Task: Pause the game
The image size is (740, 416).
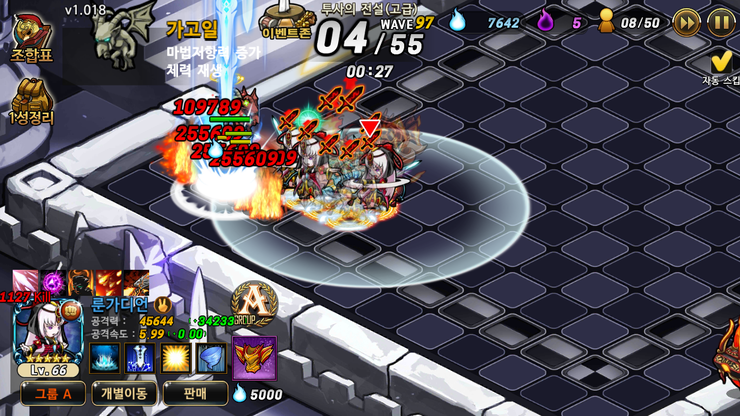Action: [x=720, y=21]
